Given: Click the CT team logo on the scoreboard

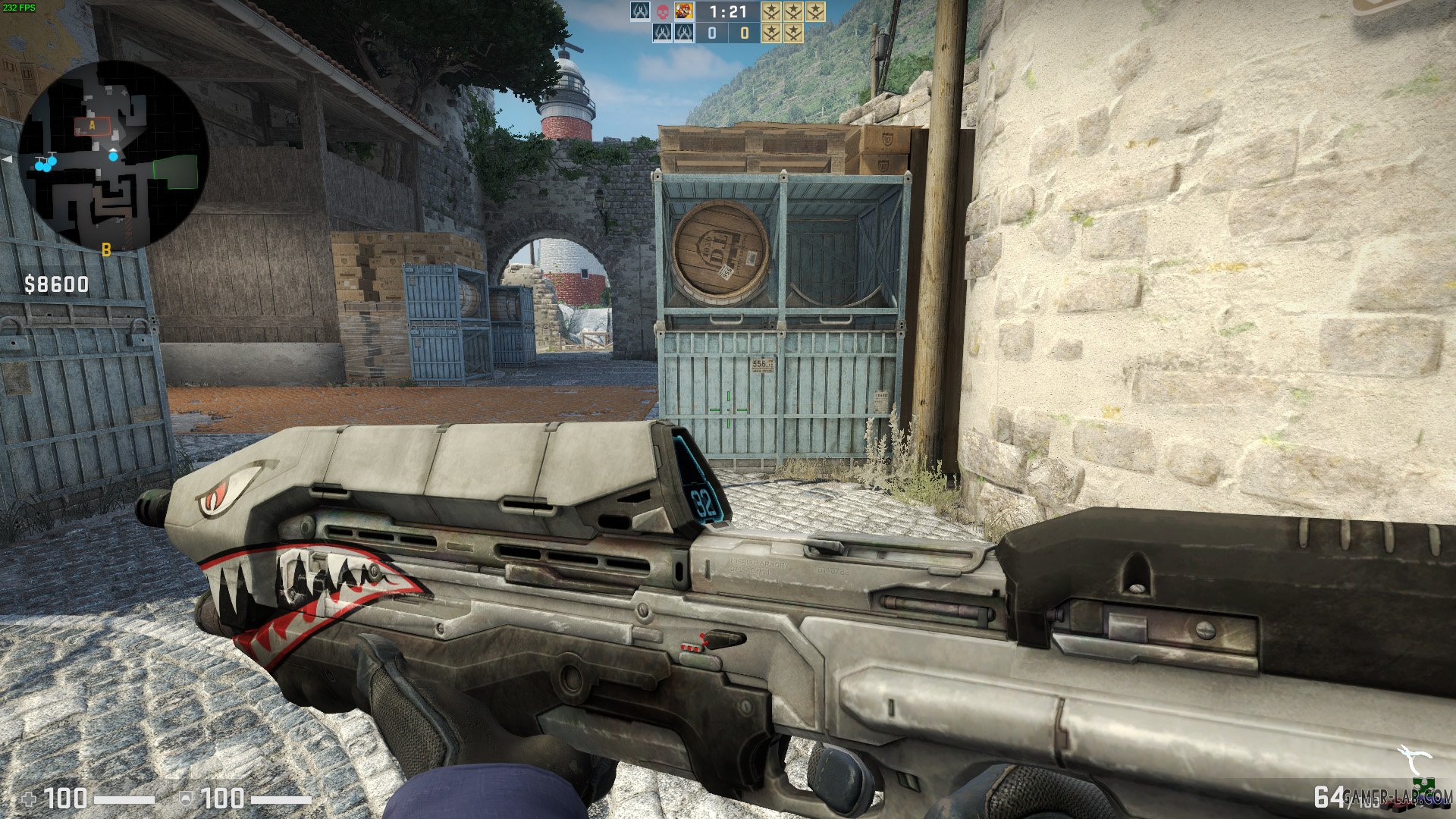Looking at the screenshot, I should 641,11.
